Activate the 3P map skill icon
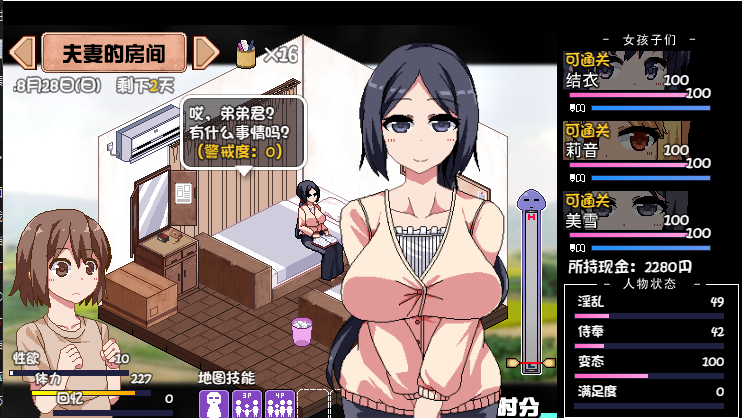Image resolution: width=742 pixels, height=418 pixels. click(246, 403)
